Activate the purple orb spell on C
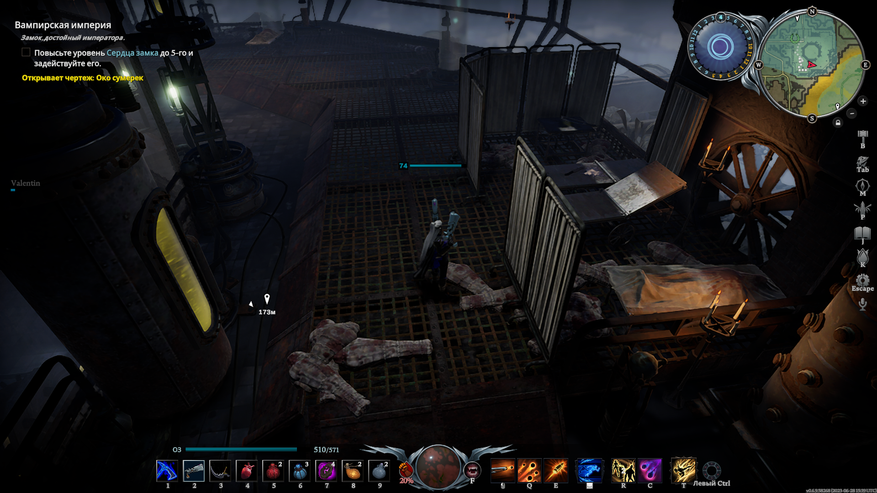Image resolution: width=877 pixels, height=493 pixels. (650, 469)
